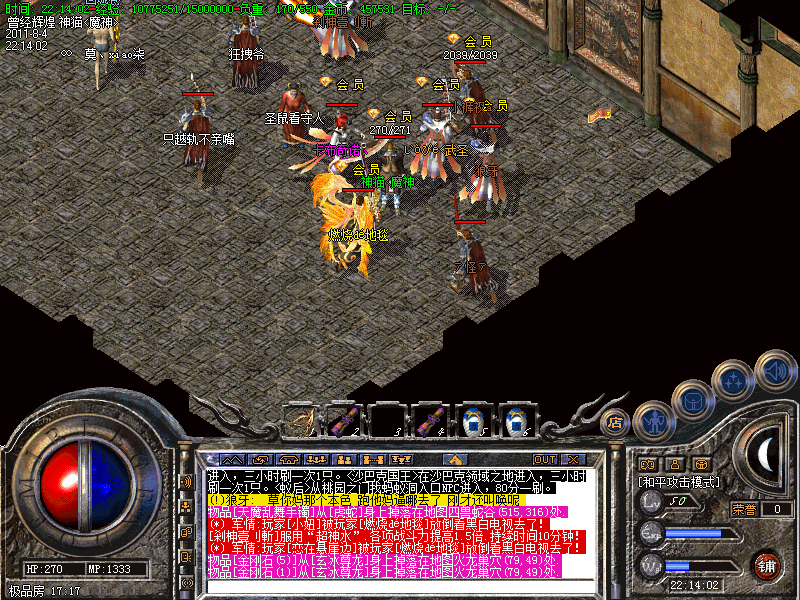Viewport: 800px width, 600px height.
Task: Click the sound-wave chat channel button
Action: click(186, 481)
